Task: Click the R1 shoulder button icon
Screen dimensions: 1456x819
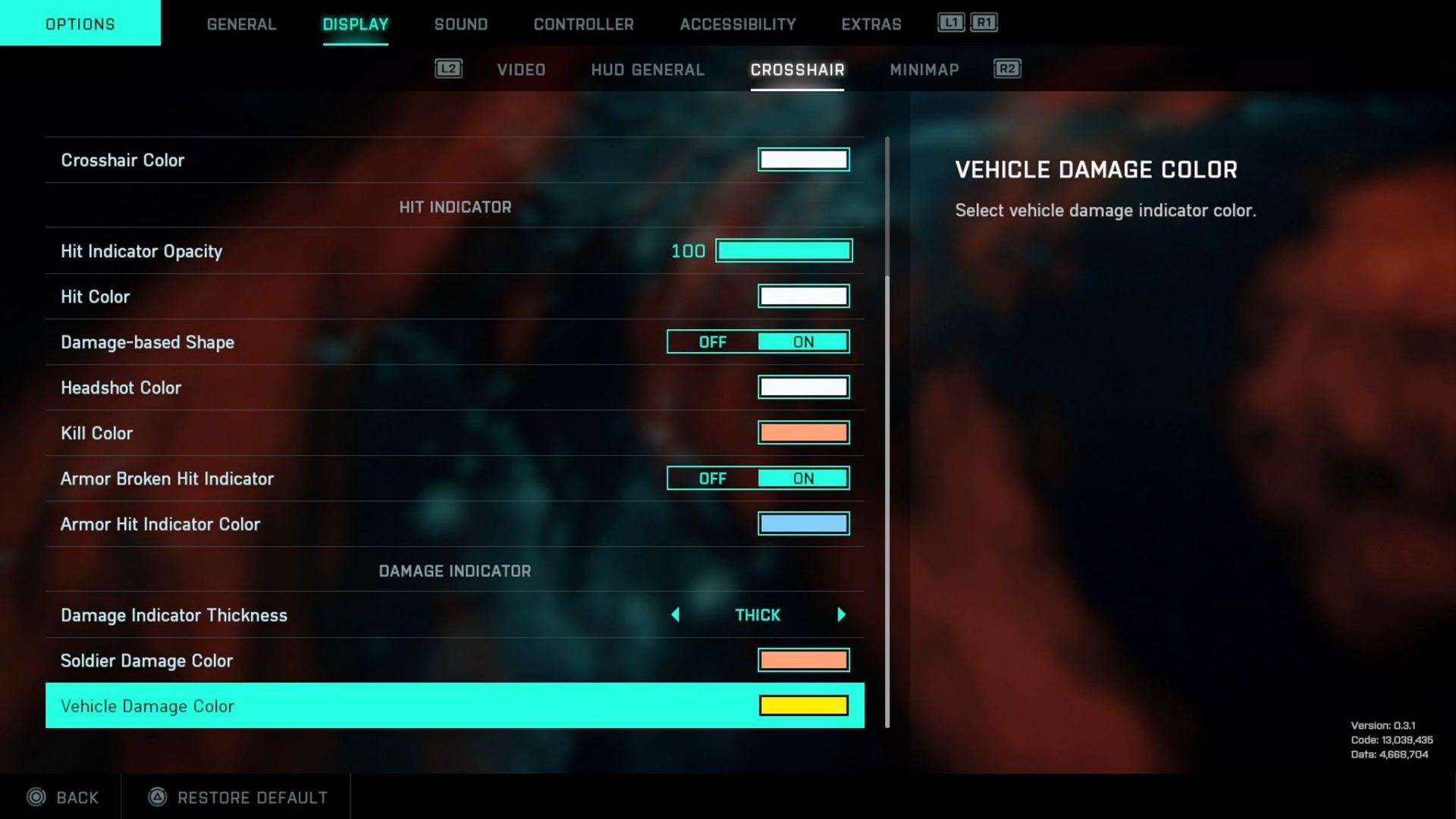Action: point(985,24)
